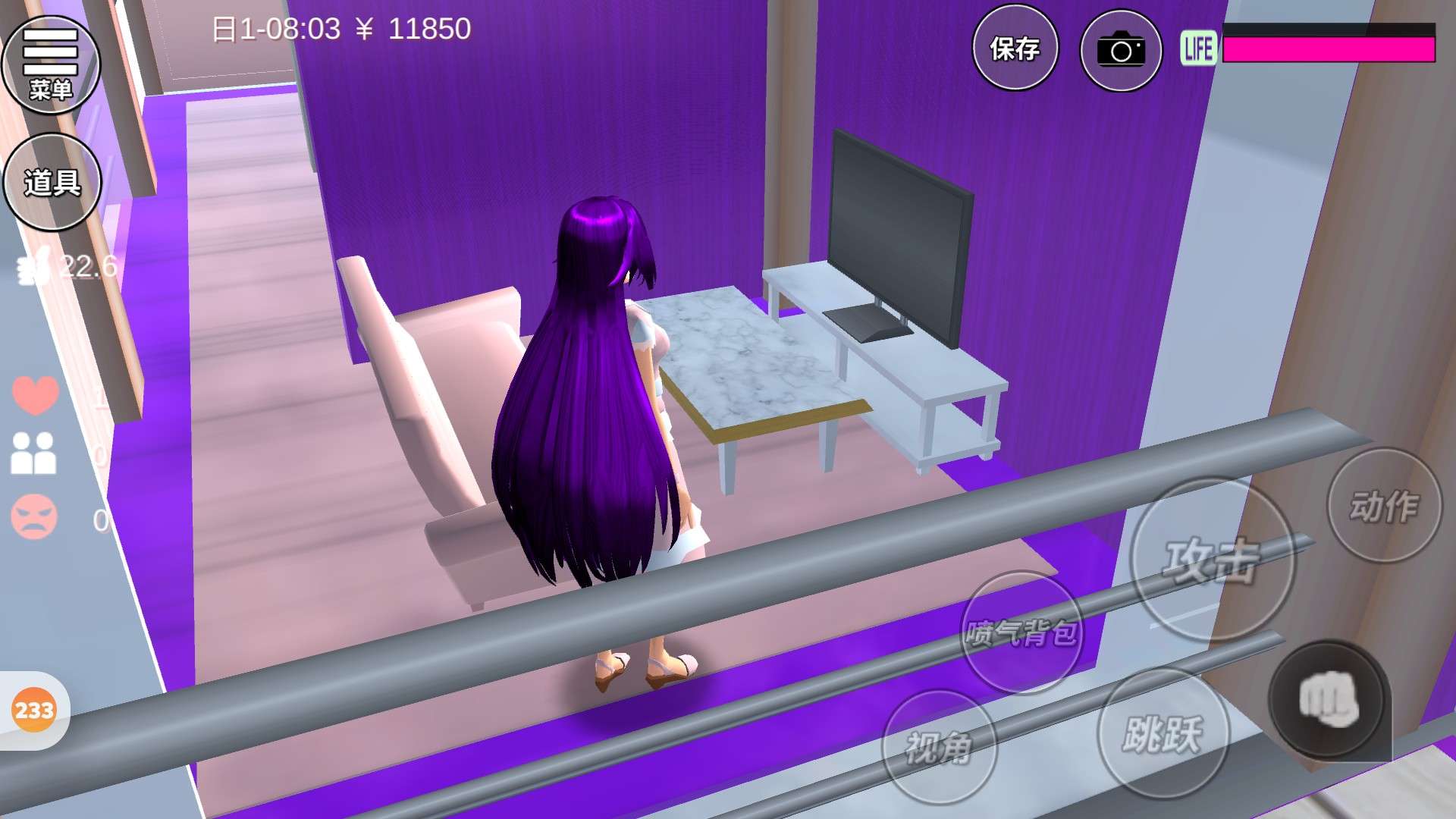Tap the 动作 action button
1456x819 pixels.
[x=1383, y=506]
